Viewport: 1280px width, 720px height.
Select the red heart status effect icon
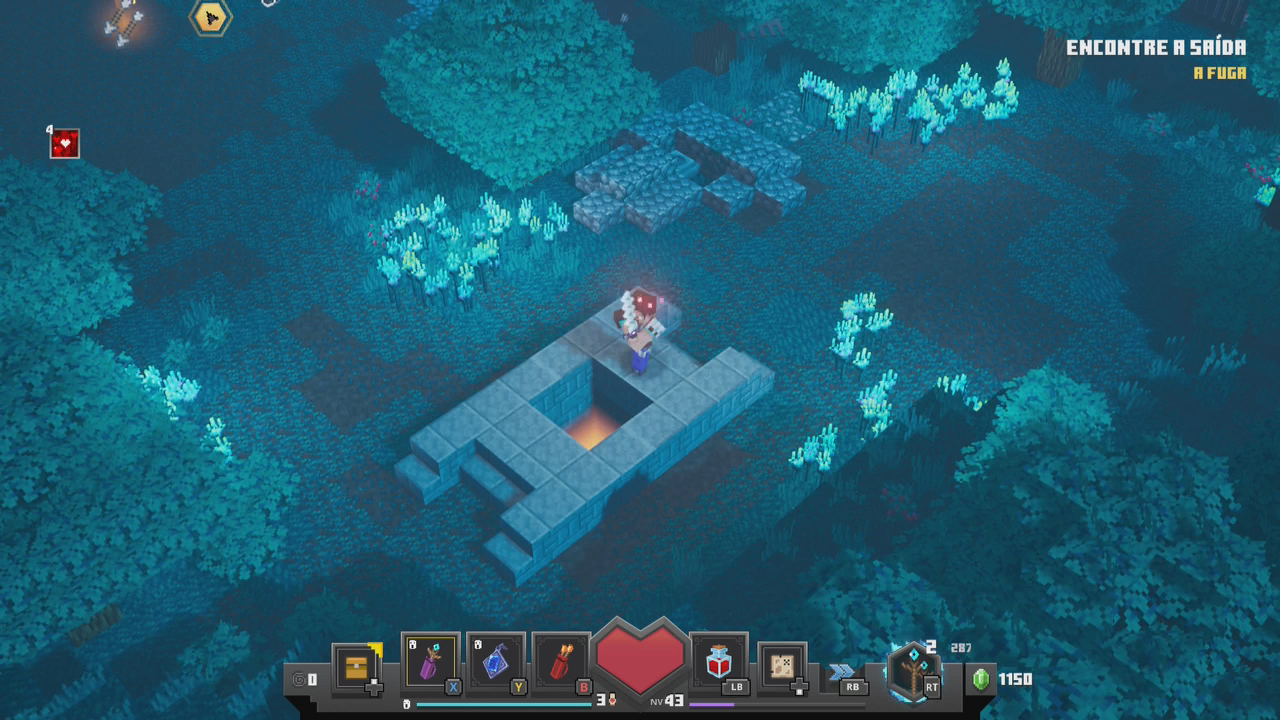click(x=65, y=144)
